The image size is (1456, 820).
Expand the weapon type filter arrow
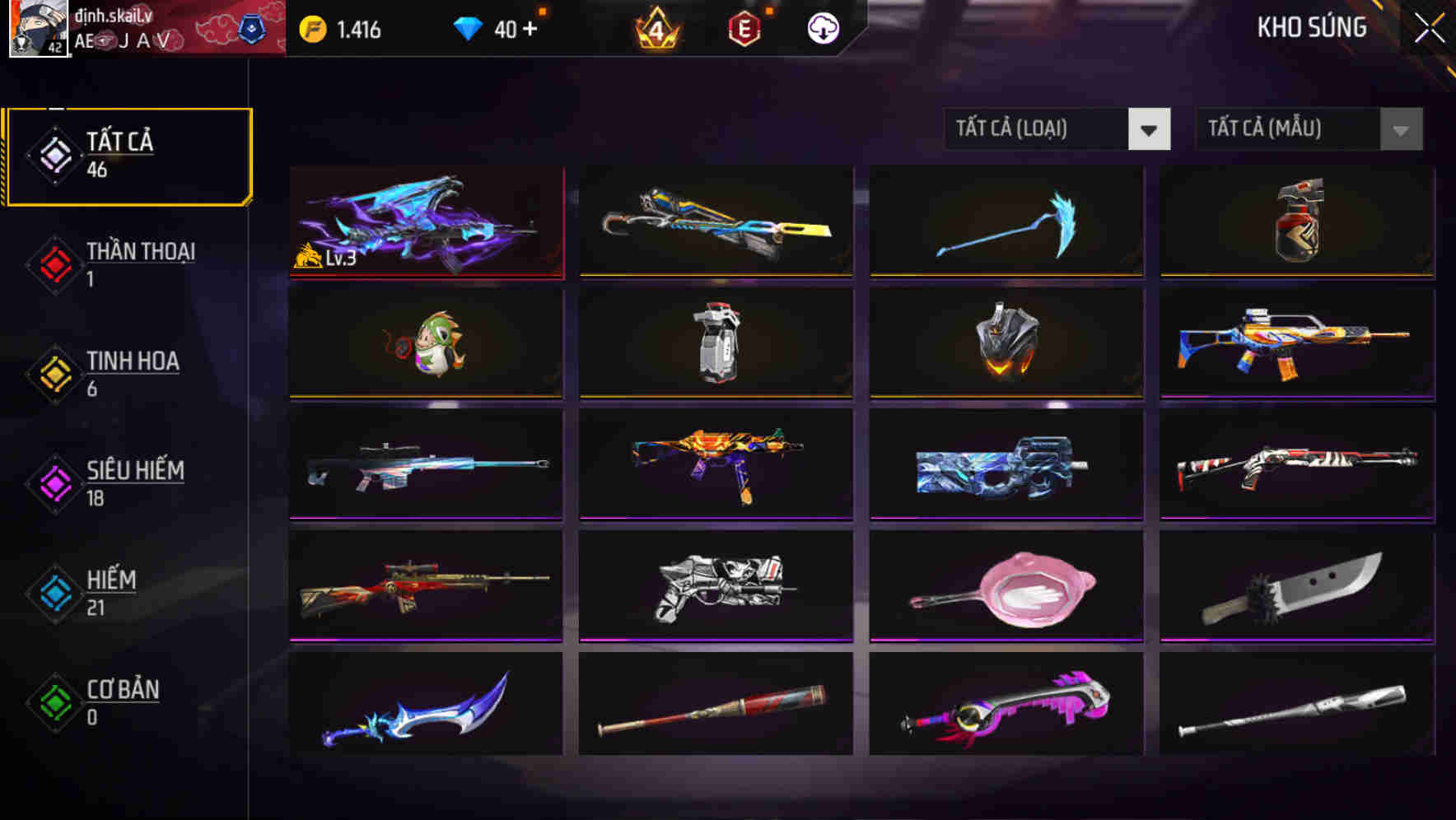[x=1150, y=128]
